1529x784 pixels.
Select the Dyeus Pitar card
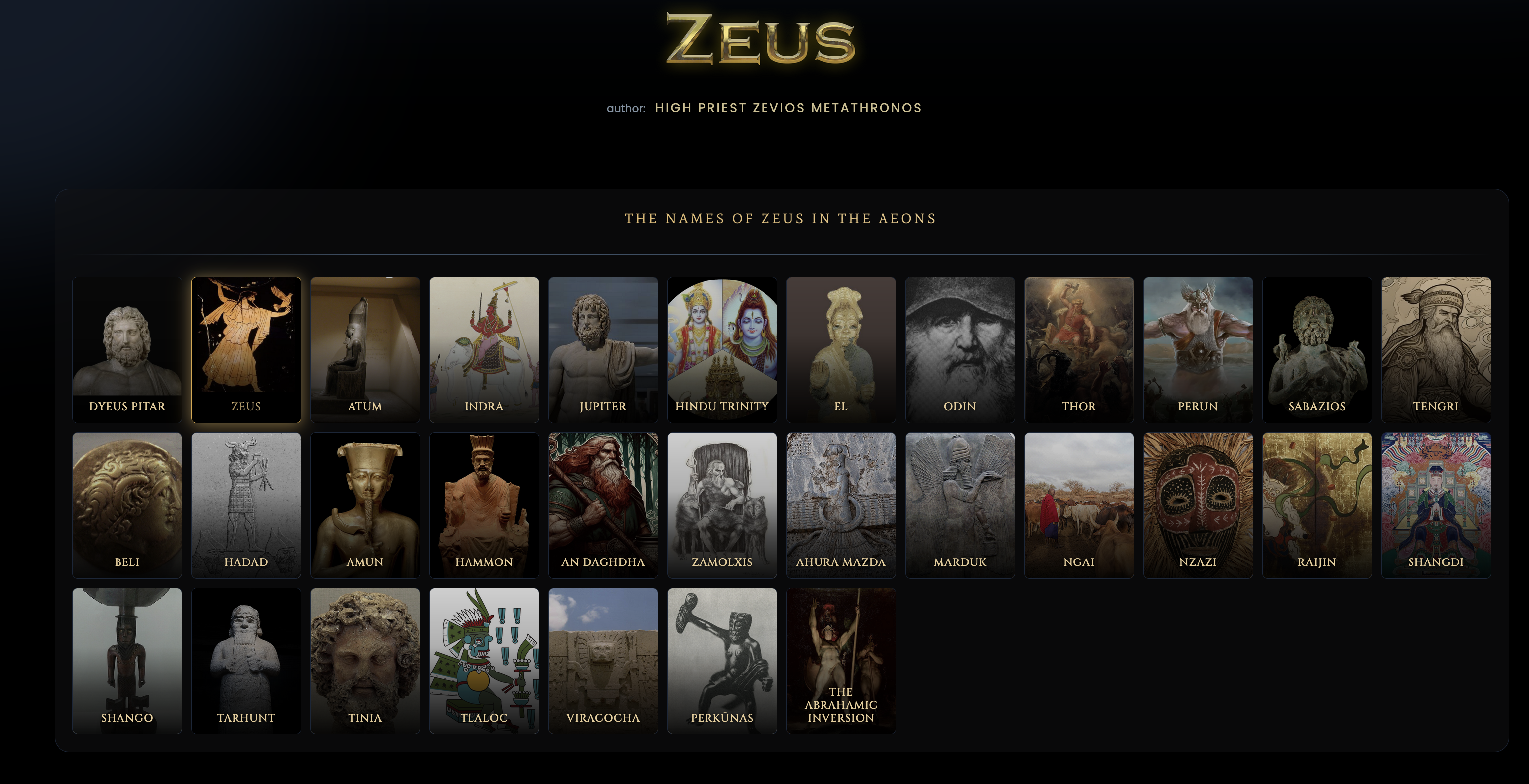click(x=127, y=349)
